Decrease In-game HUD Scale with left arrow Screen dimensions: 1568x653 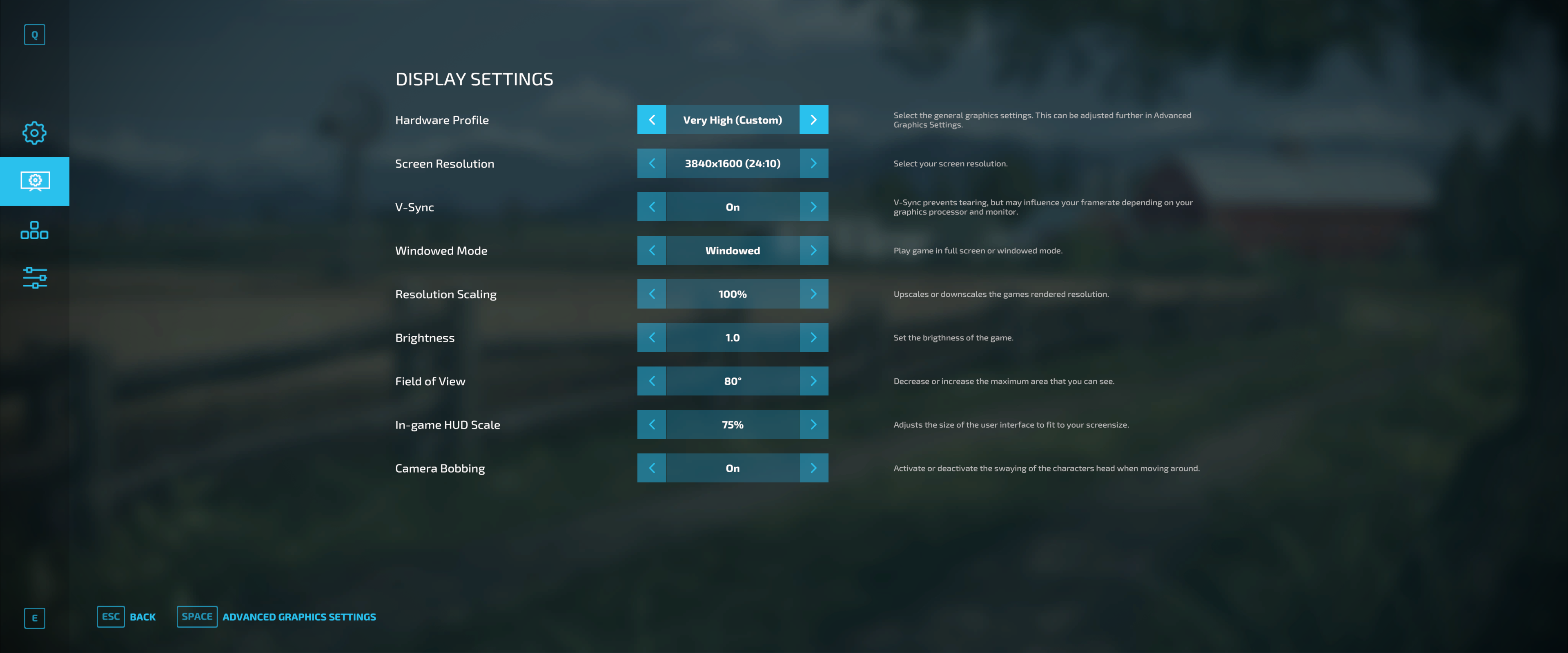(x=651, y=424)
